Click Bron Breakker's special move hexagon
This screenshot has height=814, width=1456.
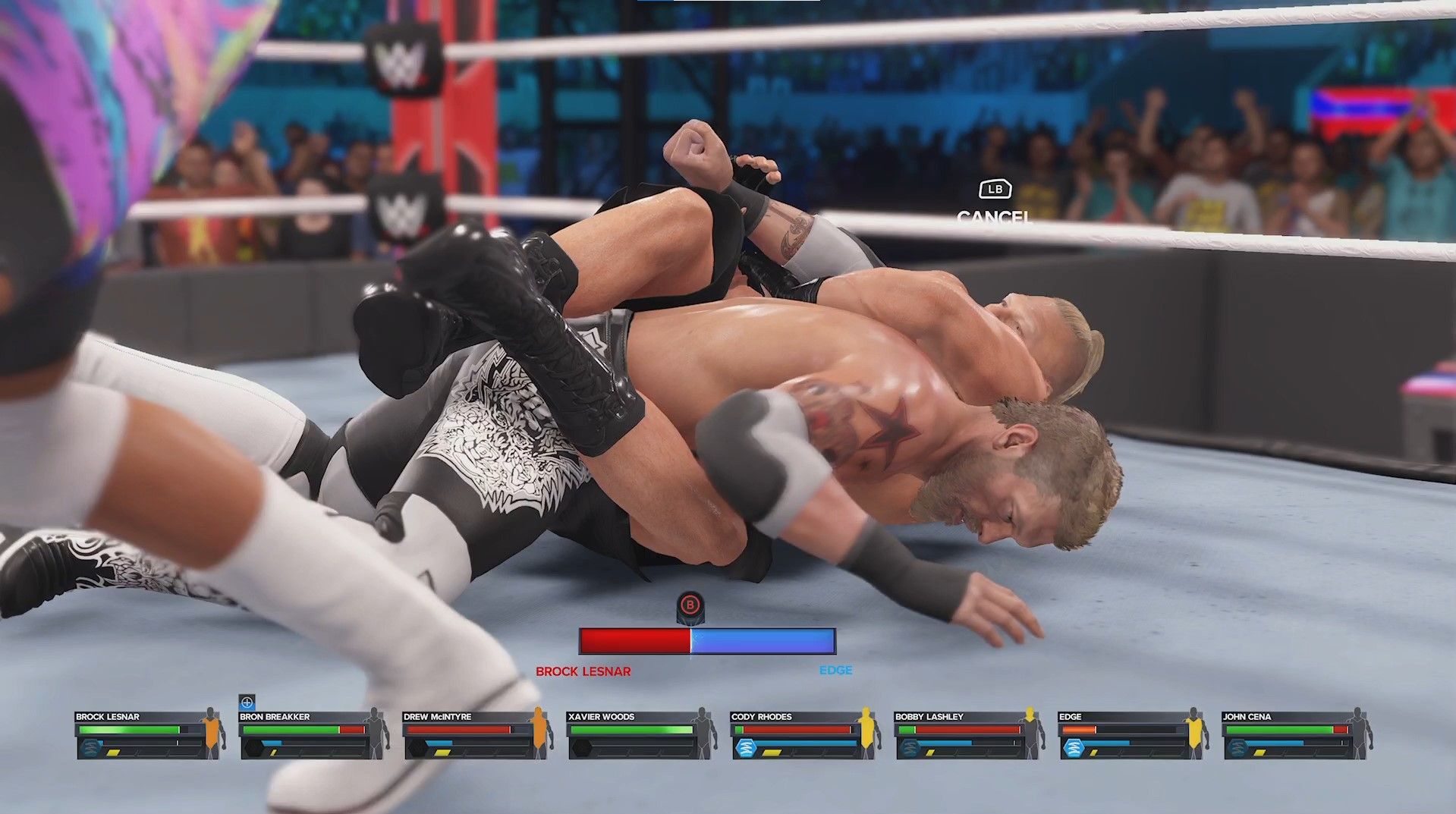(x=253, y=748)
